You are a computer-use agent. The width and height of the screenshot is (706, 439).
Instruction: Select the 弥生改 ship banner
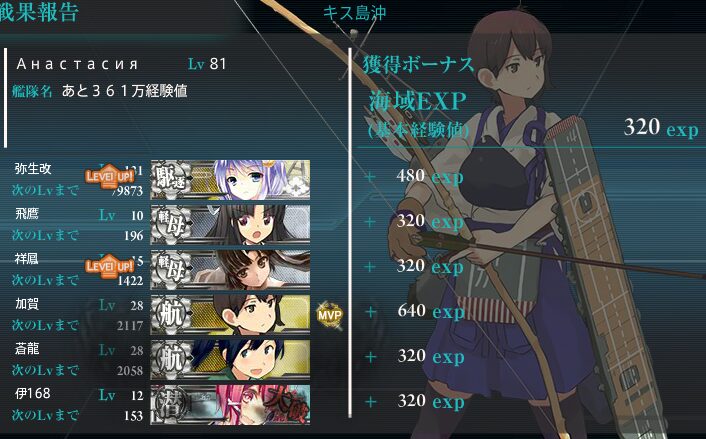230,179
